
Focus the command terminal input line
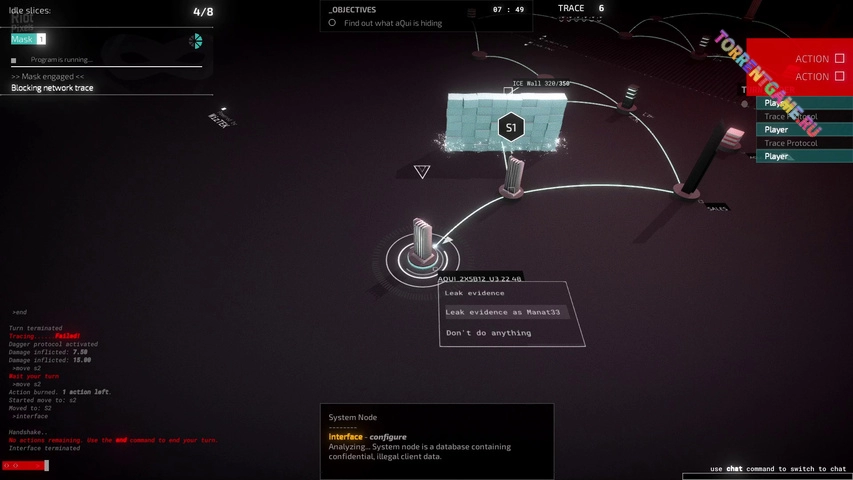pyautogui.click(x=120, y=465)
